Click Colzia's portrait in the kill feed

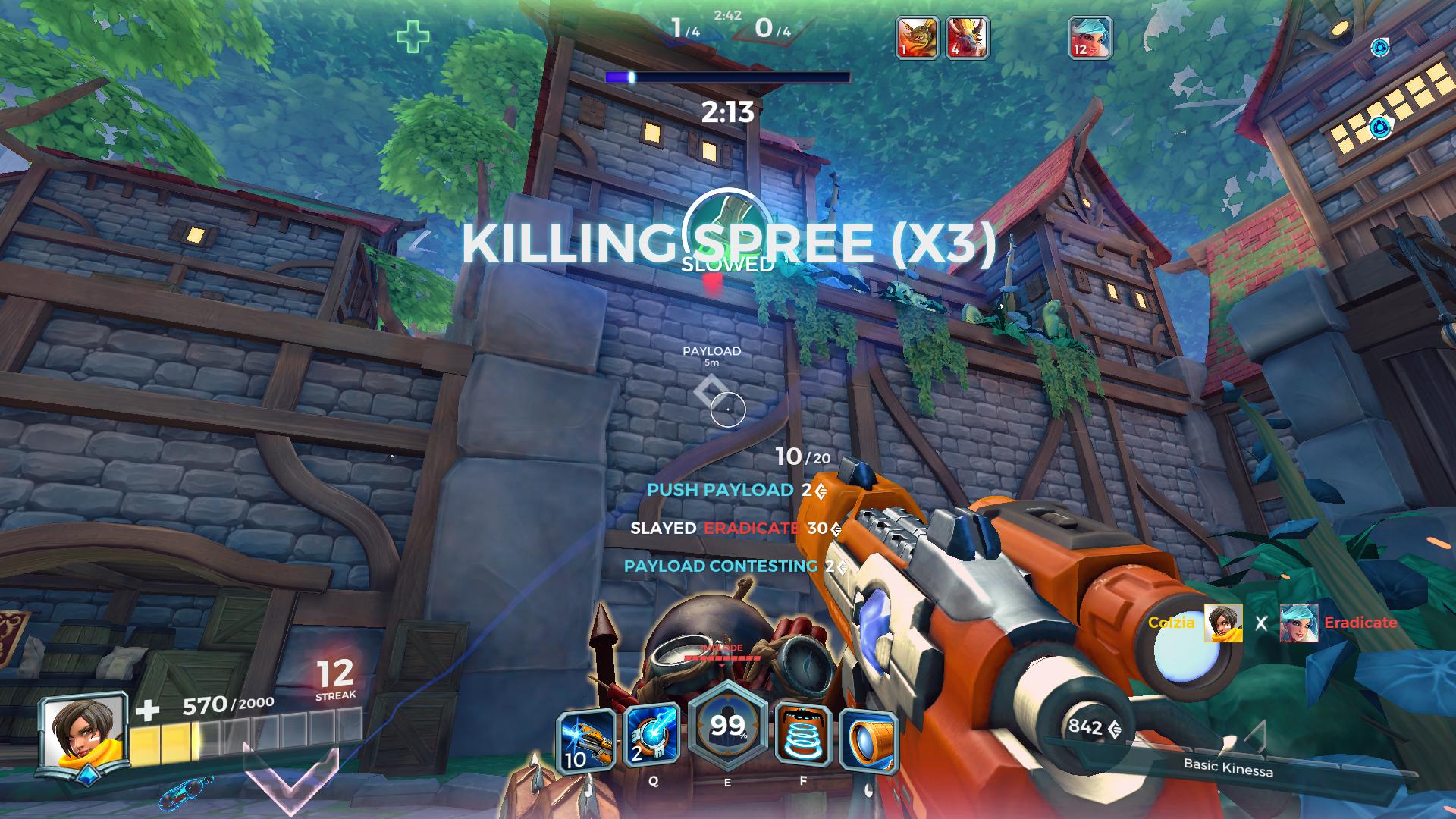click(1223, 623)
